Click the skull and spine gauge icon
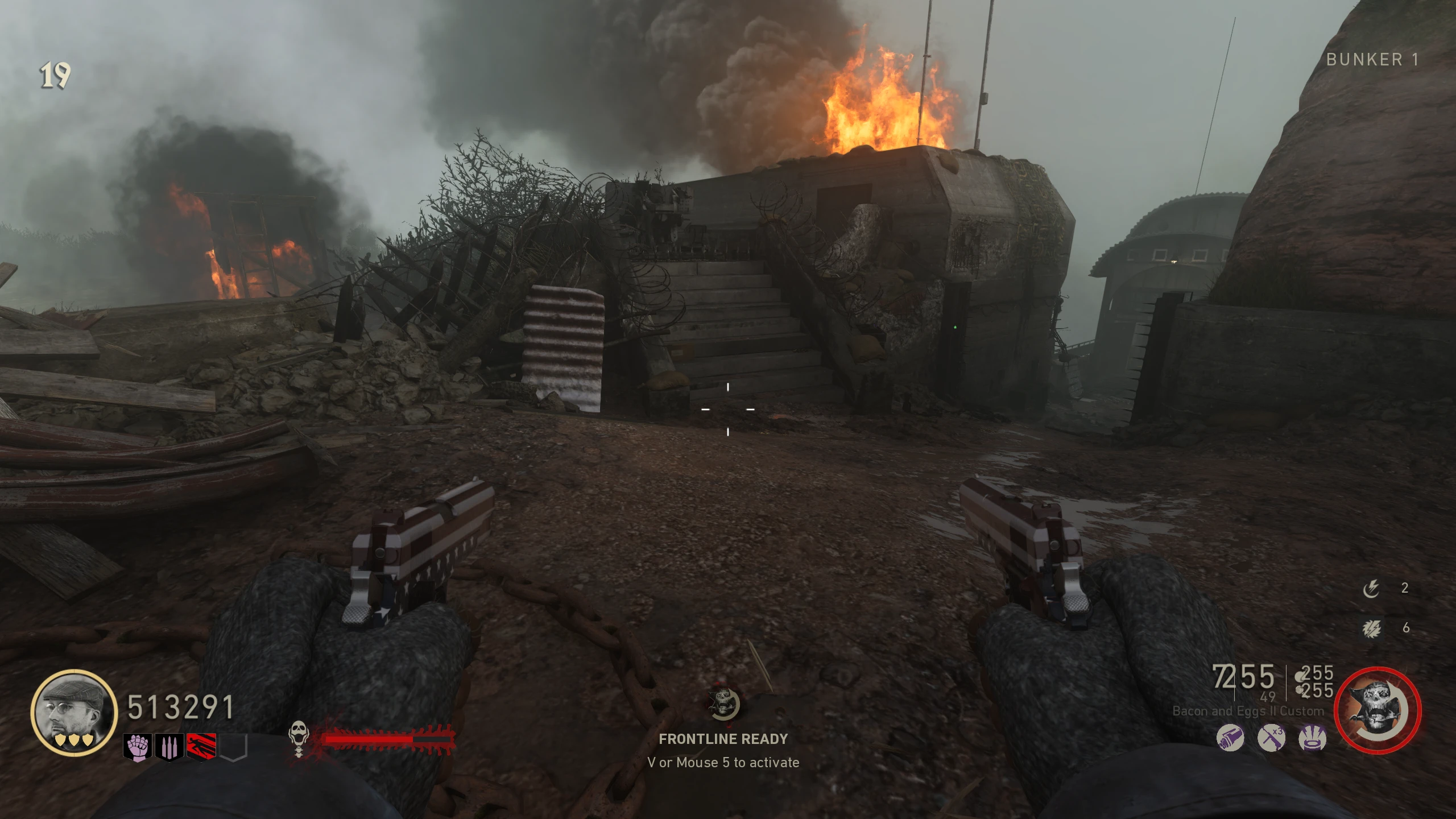 (x=298, y=738)
